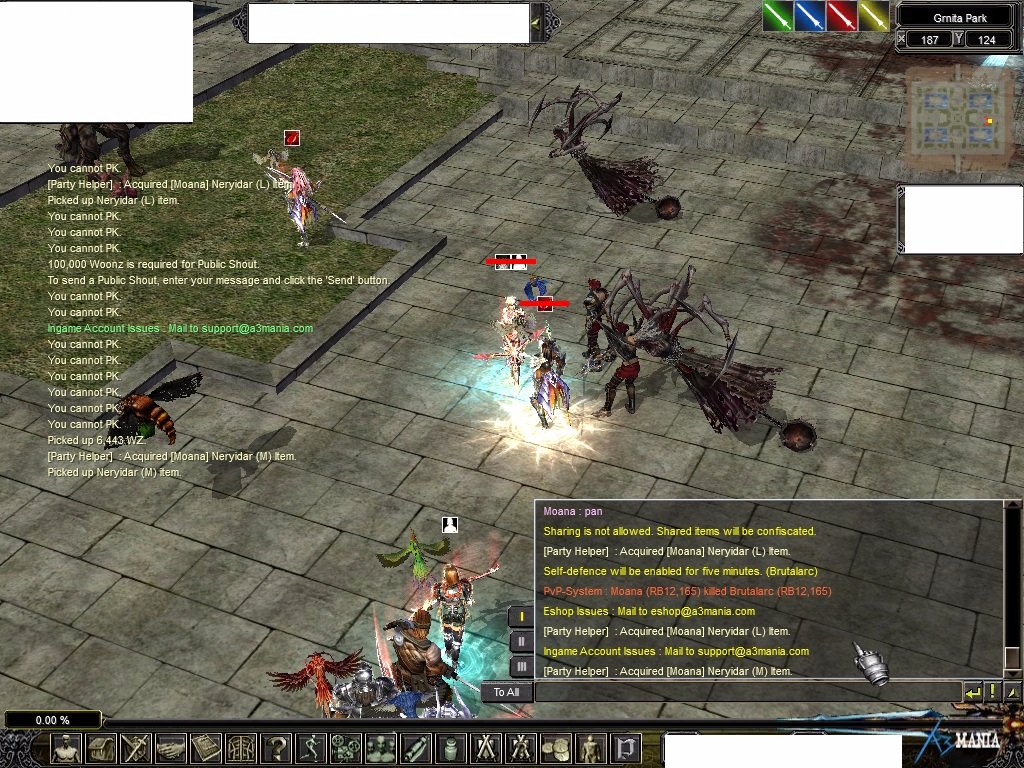Toggle the running figure icon
Viewport: 1024px width, 768px height.
311,748
